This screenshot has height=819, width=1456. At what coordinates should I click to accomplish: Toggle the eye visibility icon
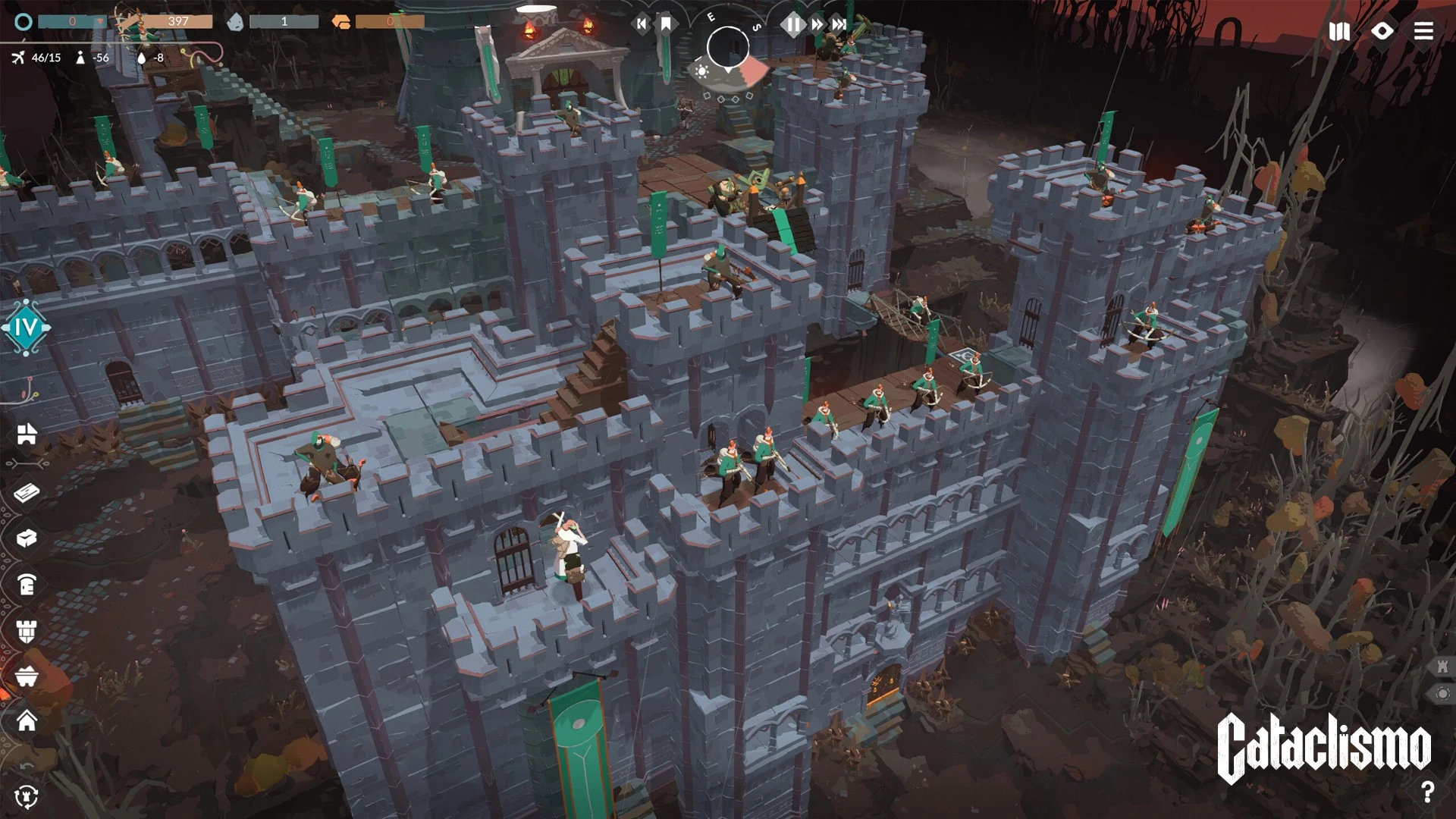(x=1382, y=31)
